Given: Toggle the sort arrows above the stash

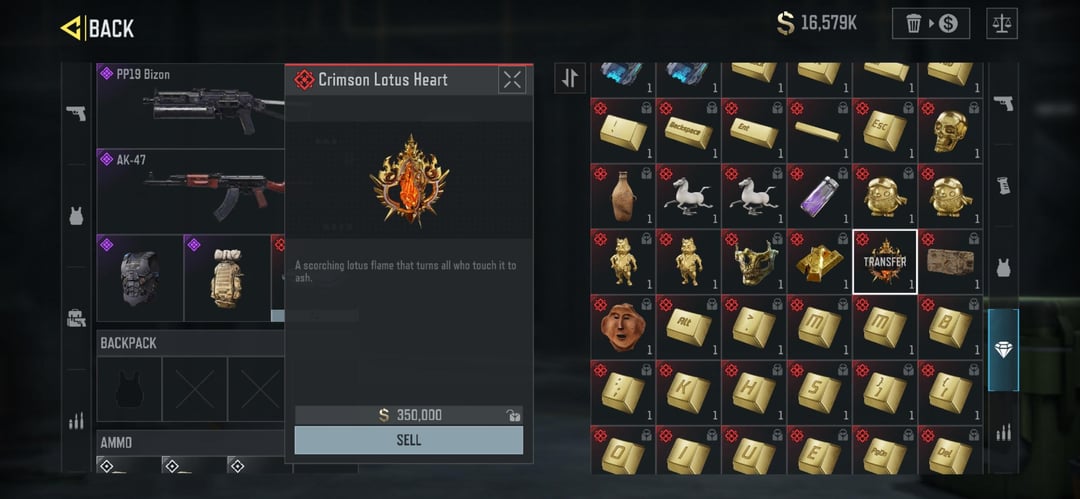Looking at the screenshot, I should pyautogui.click(x=570, y=78).
